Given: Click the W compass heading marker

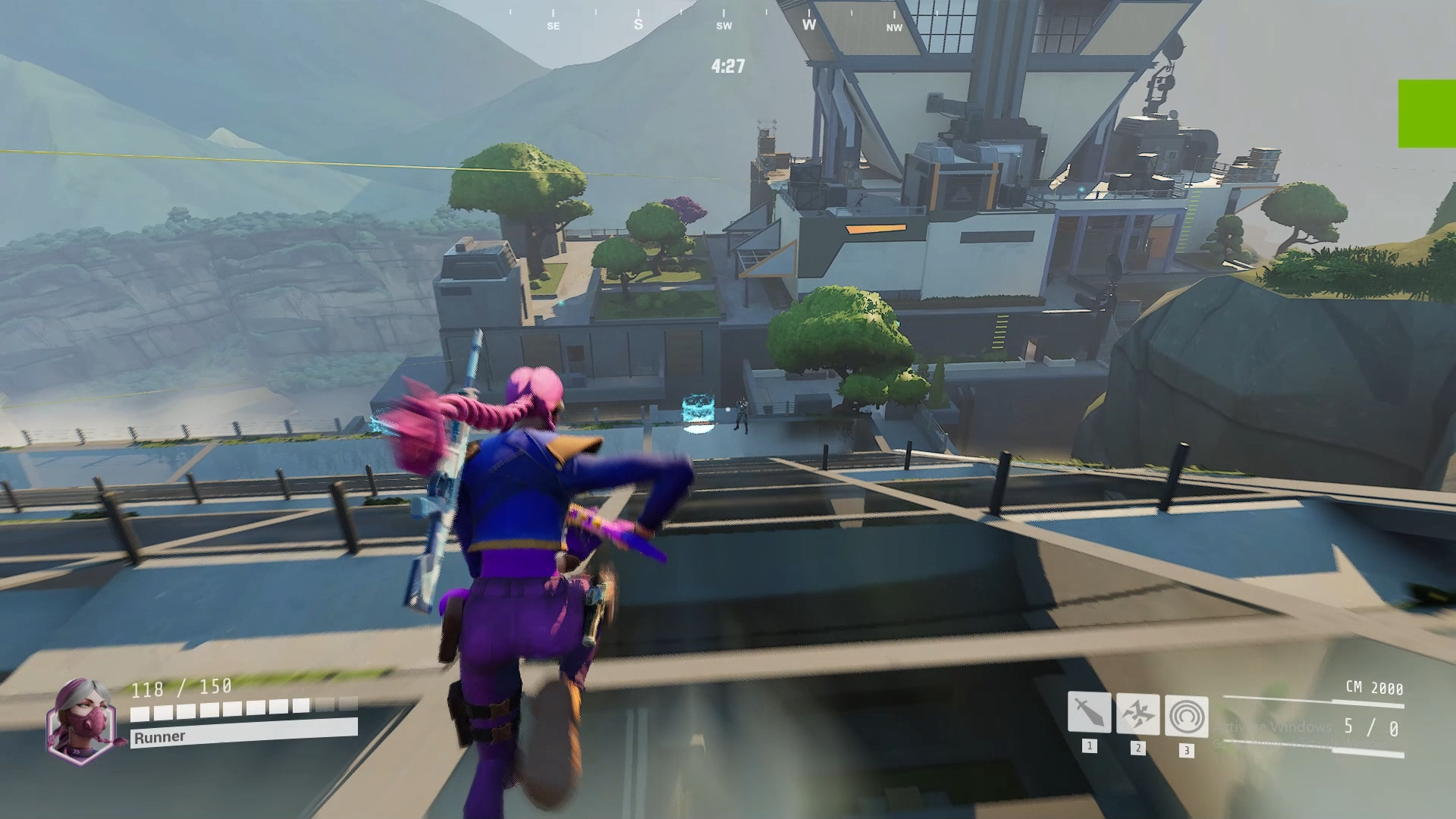Looking at the screenshot, I should tap(808, 25).
